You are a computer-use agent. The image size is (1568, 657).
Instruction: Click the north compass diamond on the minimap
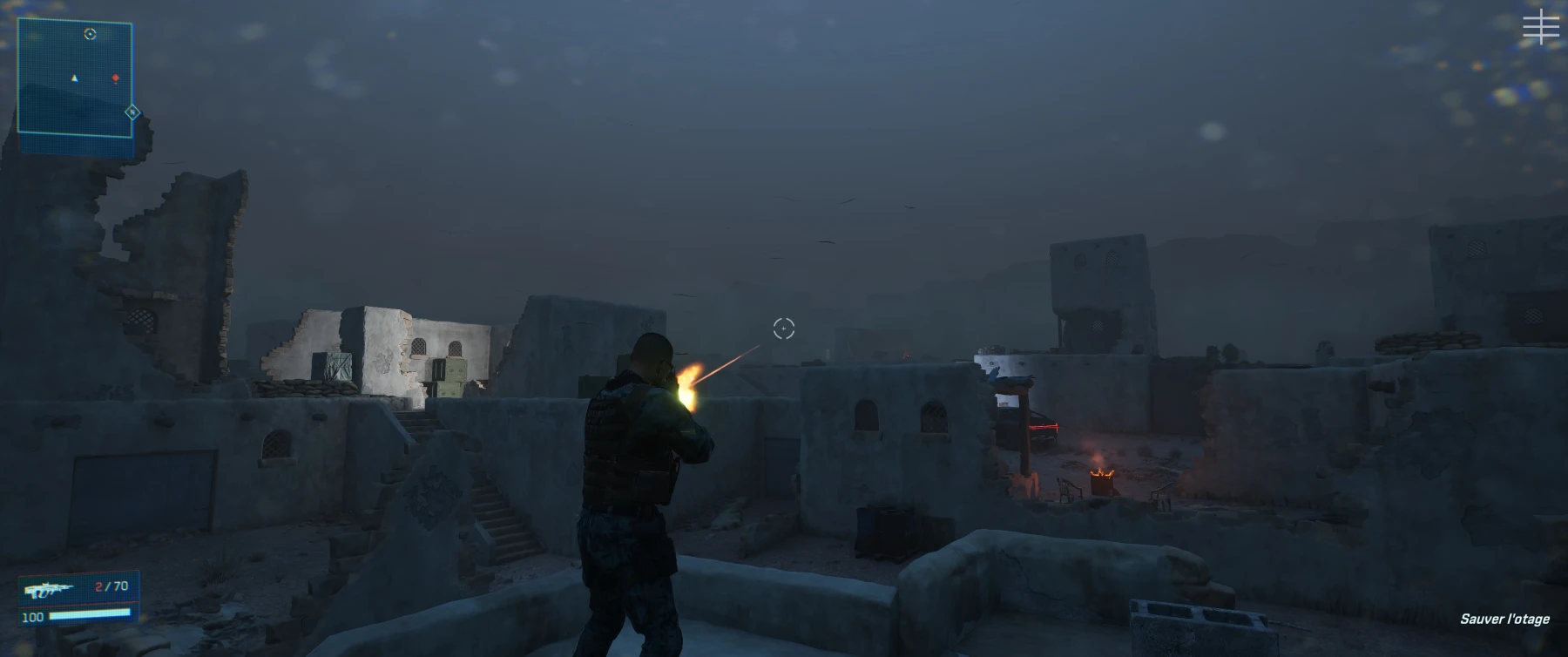coord(132,112)
